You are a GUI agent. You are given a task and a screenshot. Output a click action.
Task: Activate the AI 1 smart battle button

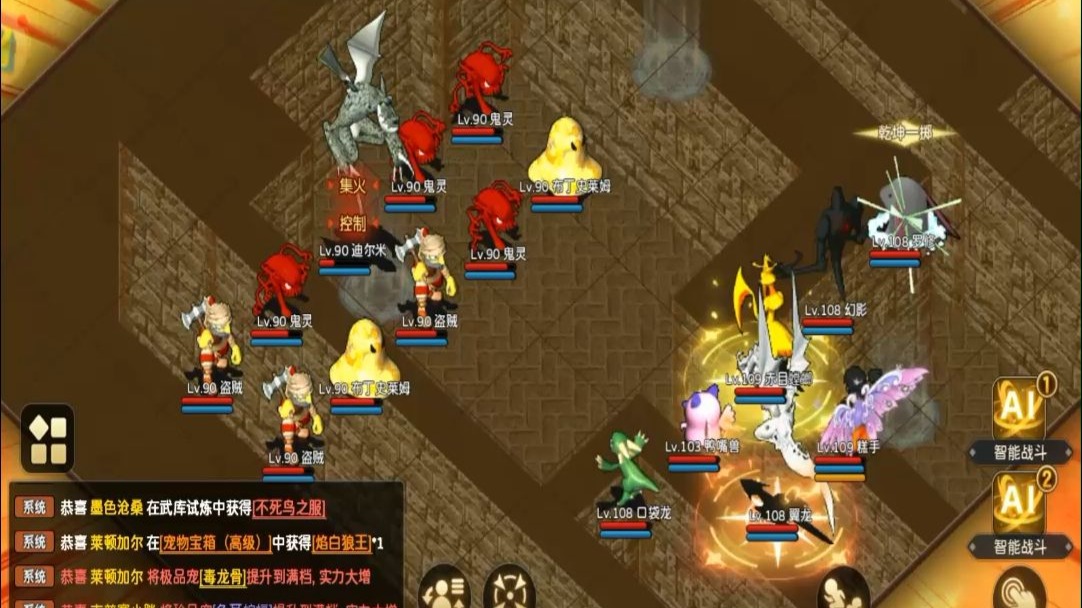1018,409
